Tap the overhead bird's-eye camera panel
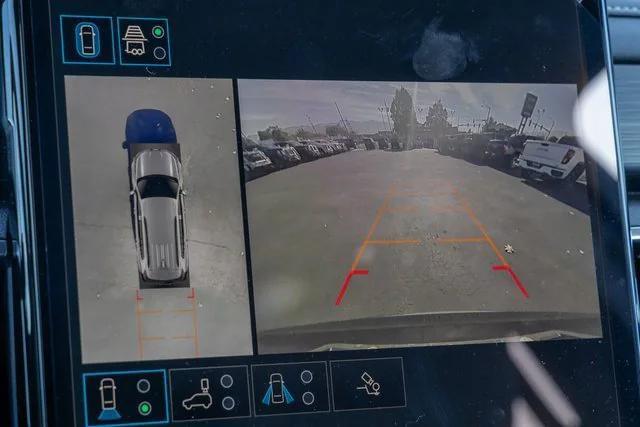 (156, 218)
